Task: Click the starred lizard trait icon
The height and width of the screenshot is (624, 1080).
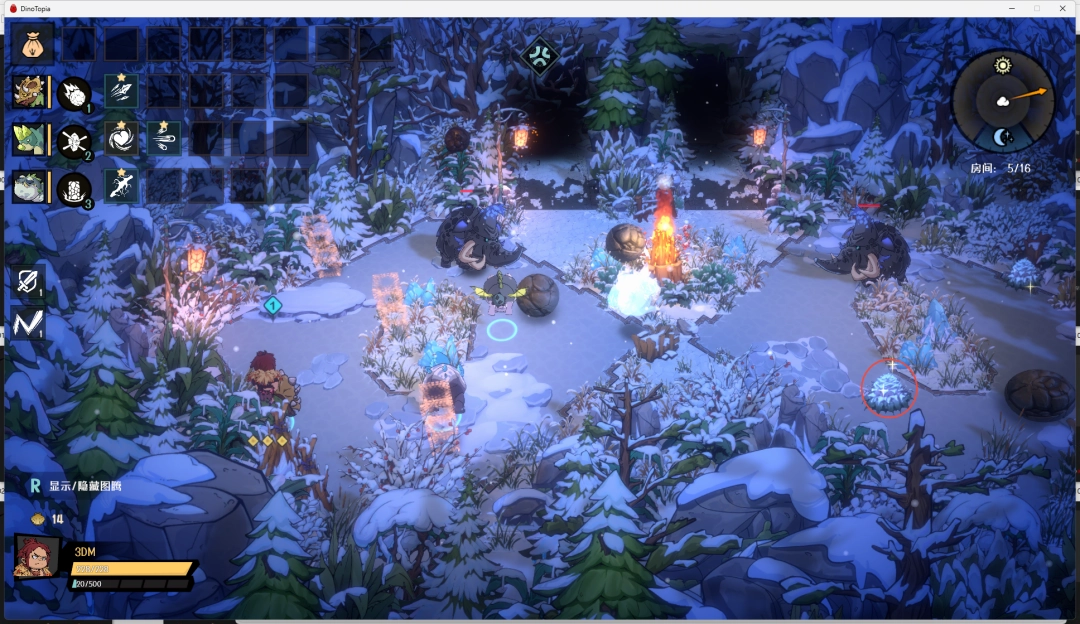Action: point(121,186)
